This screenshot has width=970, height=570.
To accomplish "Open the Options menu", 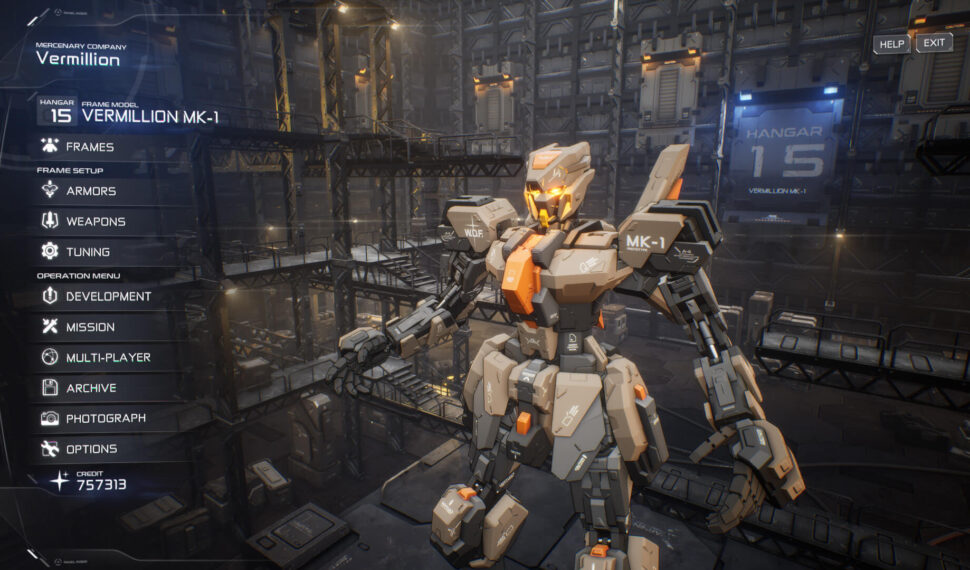I will coord(91,449).
